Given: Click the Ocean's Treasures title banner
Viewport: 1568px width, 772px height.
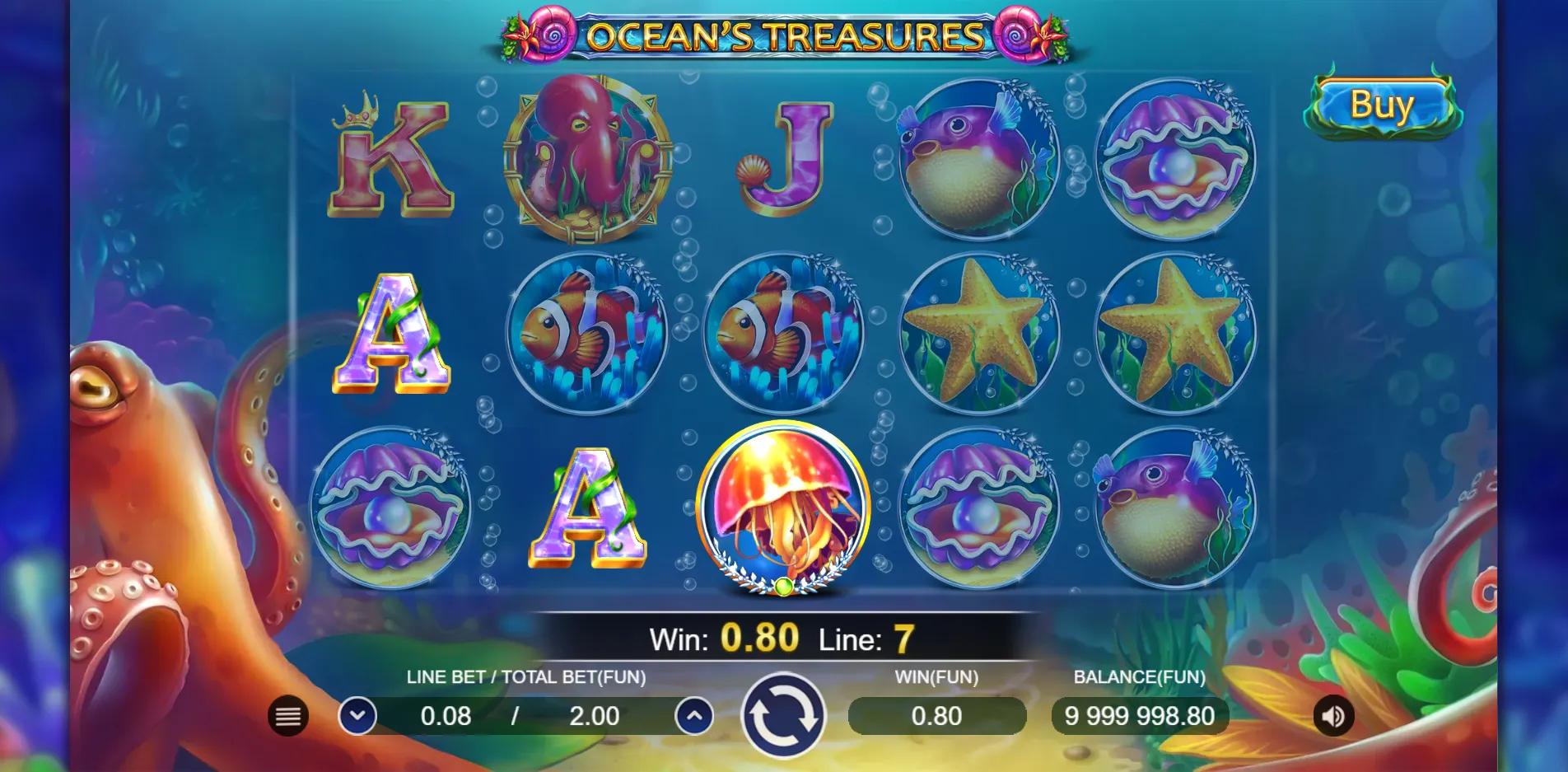Looking at the screenshot, I should click(x=781, y=35).
